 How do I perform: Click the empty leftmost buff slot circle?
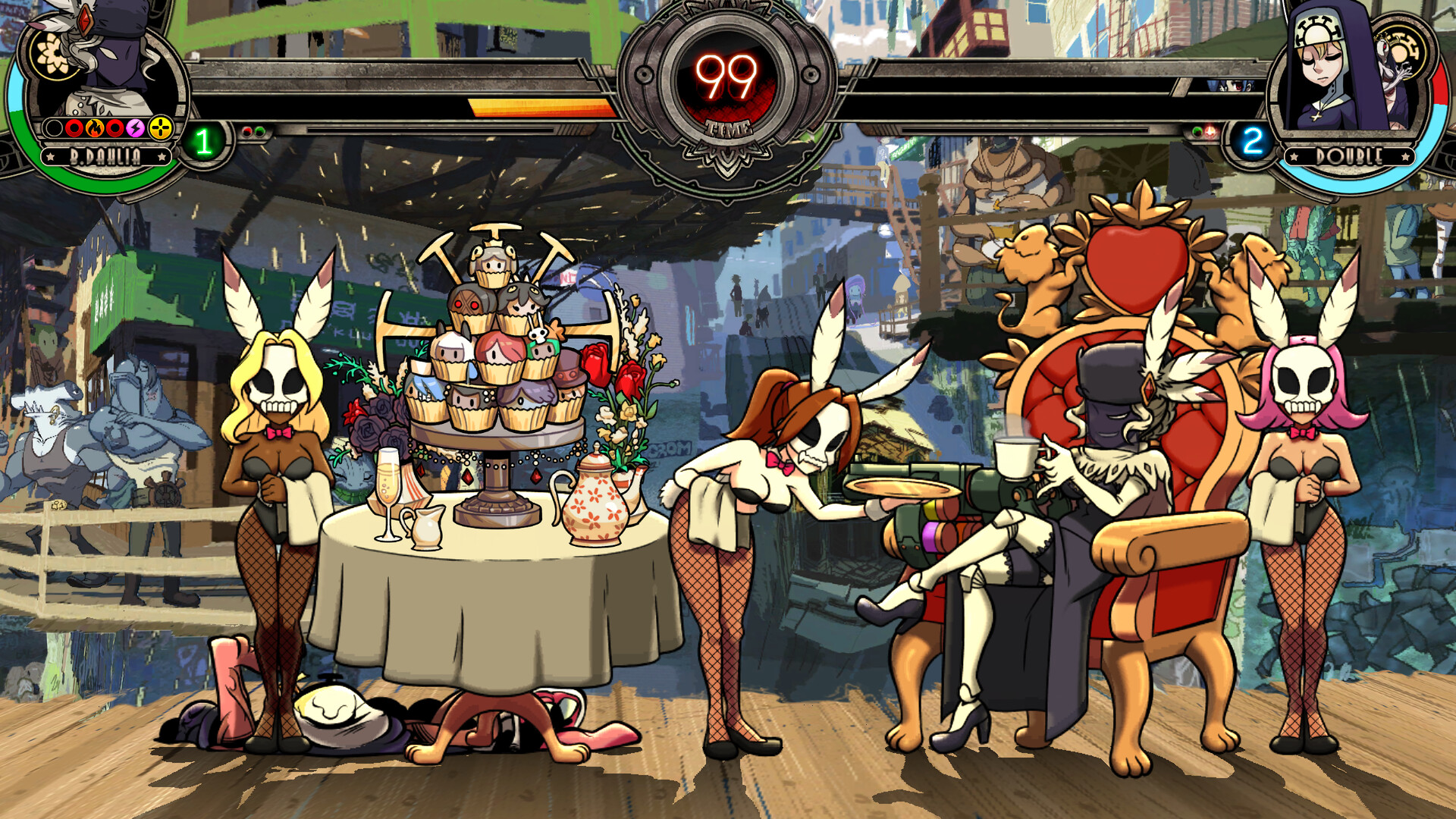coord(54,127)
